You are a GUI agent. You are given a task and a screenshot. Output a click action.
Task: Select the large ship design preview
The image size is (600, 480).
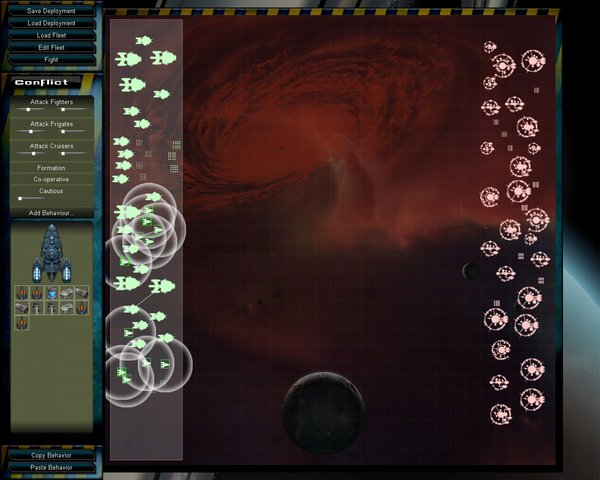point(52,255)
